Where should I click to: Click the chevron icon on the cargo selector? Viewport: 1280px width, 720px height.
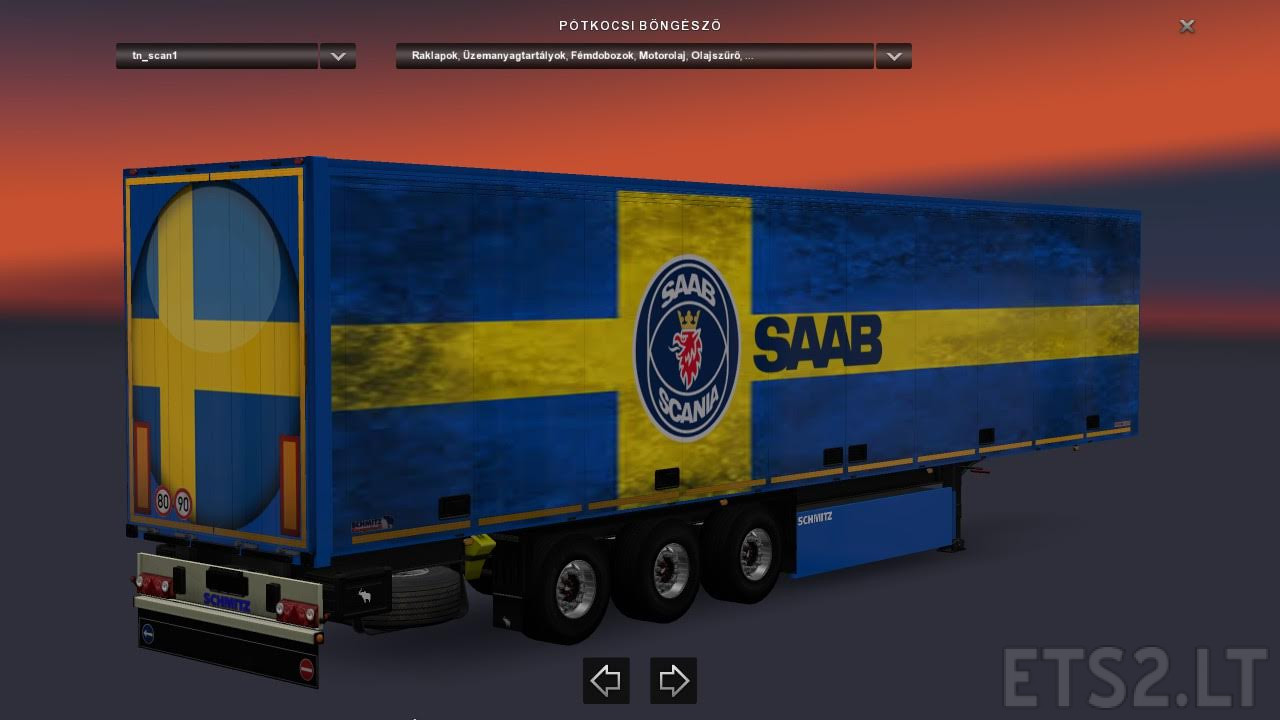tap(893, 56)
